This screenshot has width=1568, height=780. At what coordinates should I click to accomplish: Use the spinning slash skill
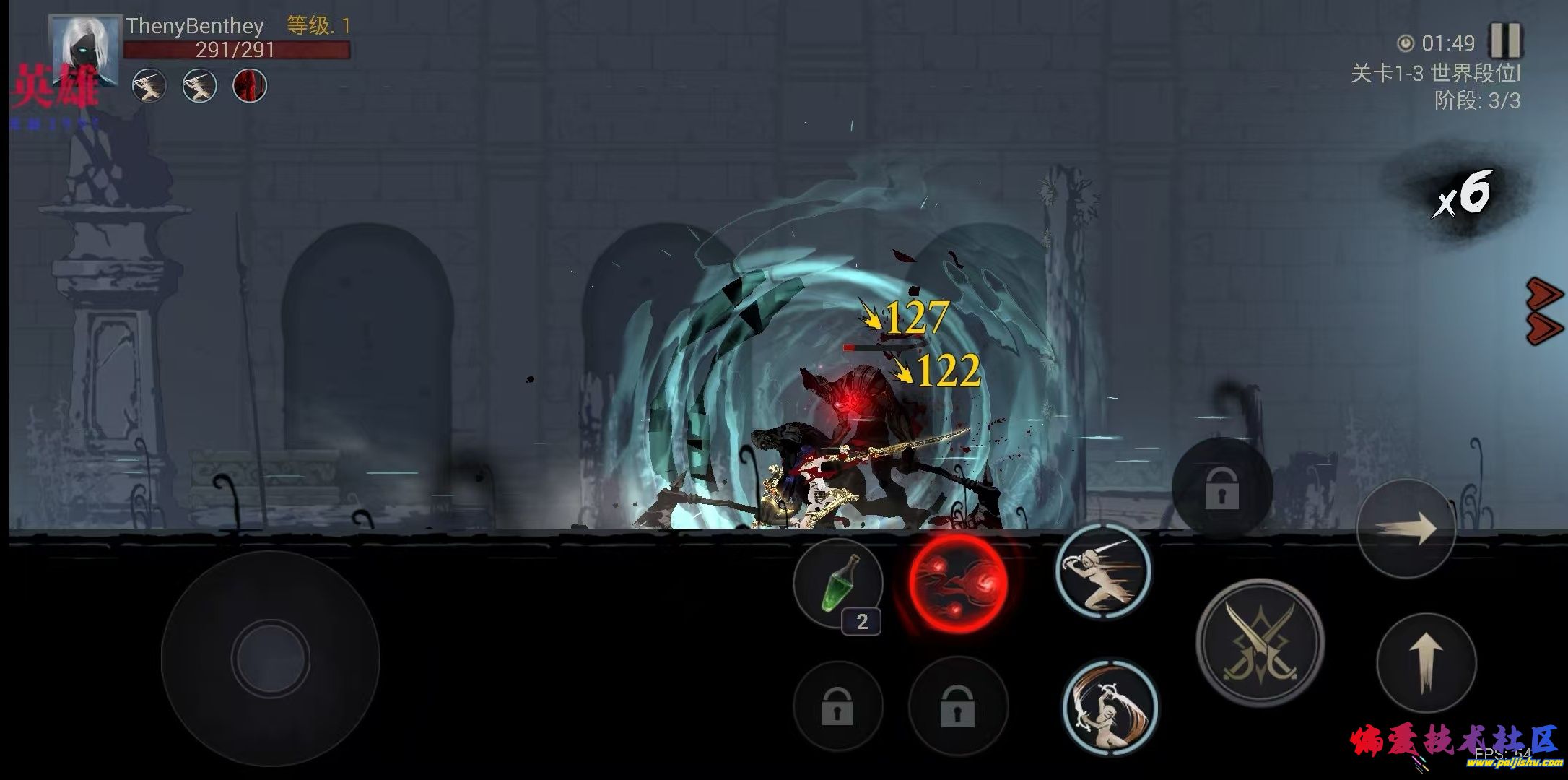pos(1110,707)
